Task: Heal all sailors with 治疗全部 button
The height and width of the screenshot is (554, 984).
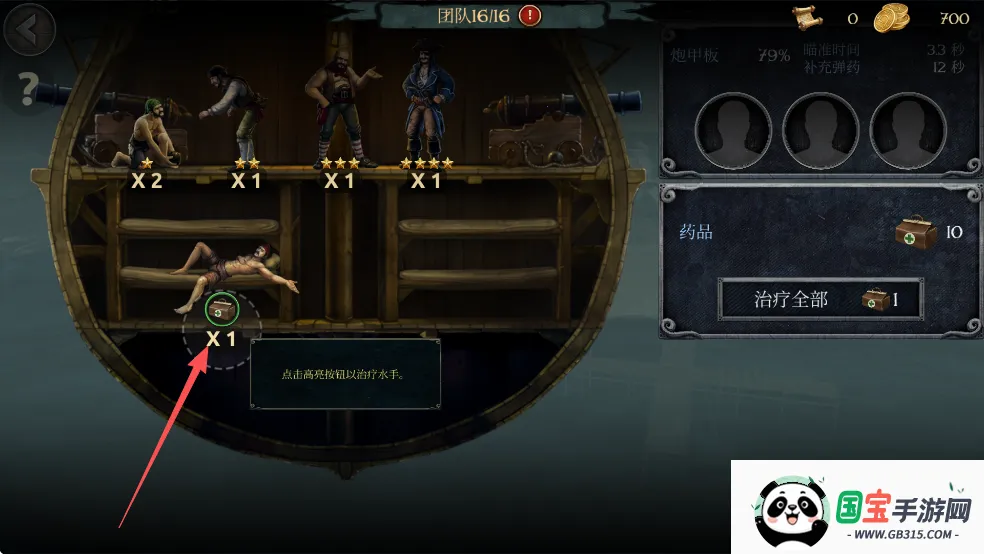Action: click(x=820, y=298)
